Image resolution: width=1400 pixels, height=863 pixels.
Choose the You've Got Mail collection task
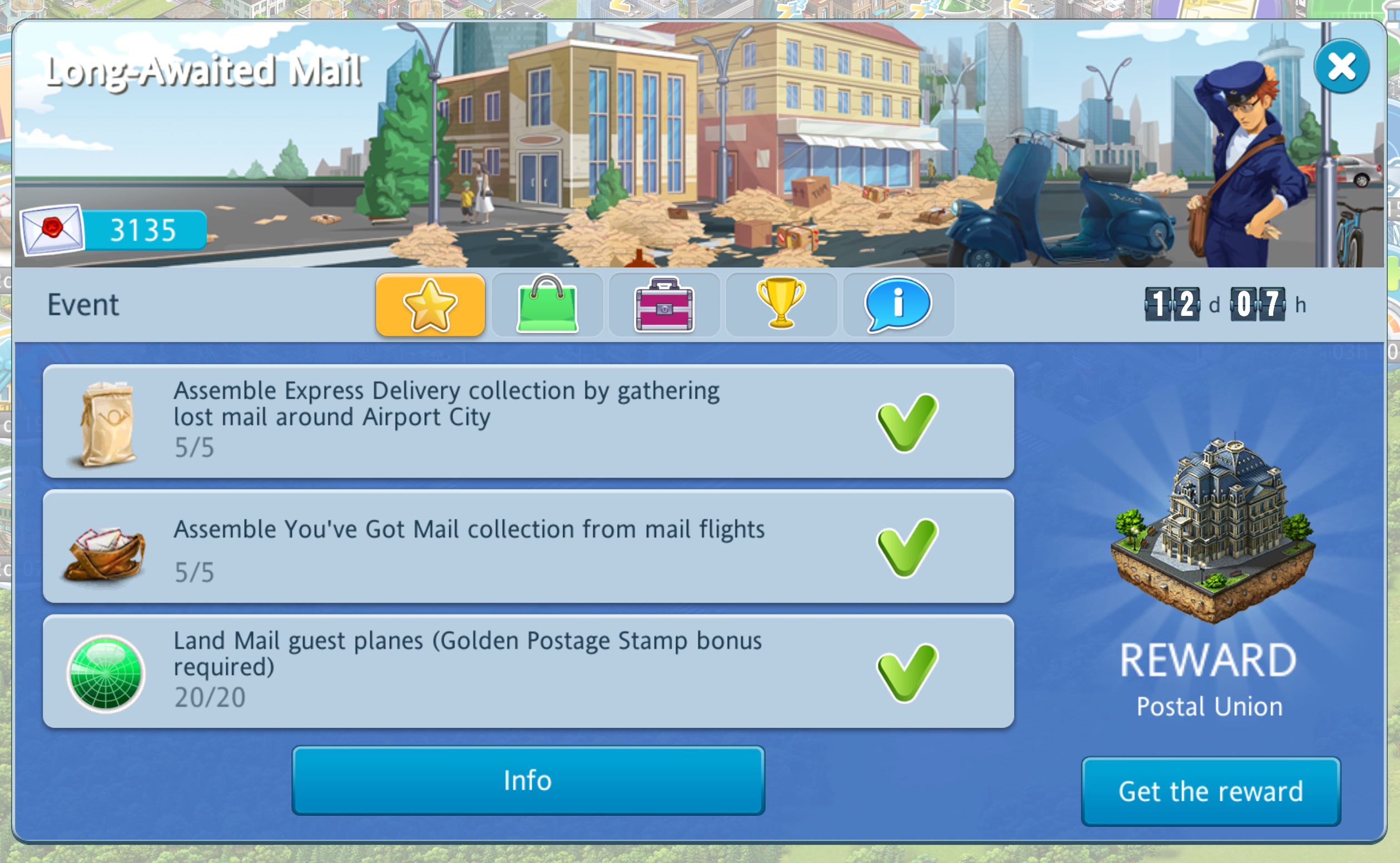coord(528,546)
